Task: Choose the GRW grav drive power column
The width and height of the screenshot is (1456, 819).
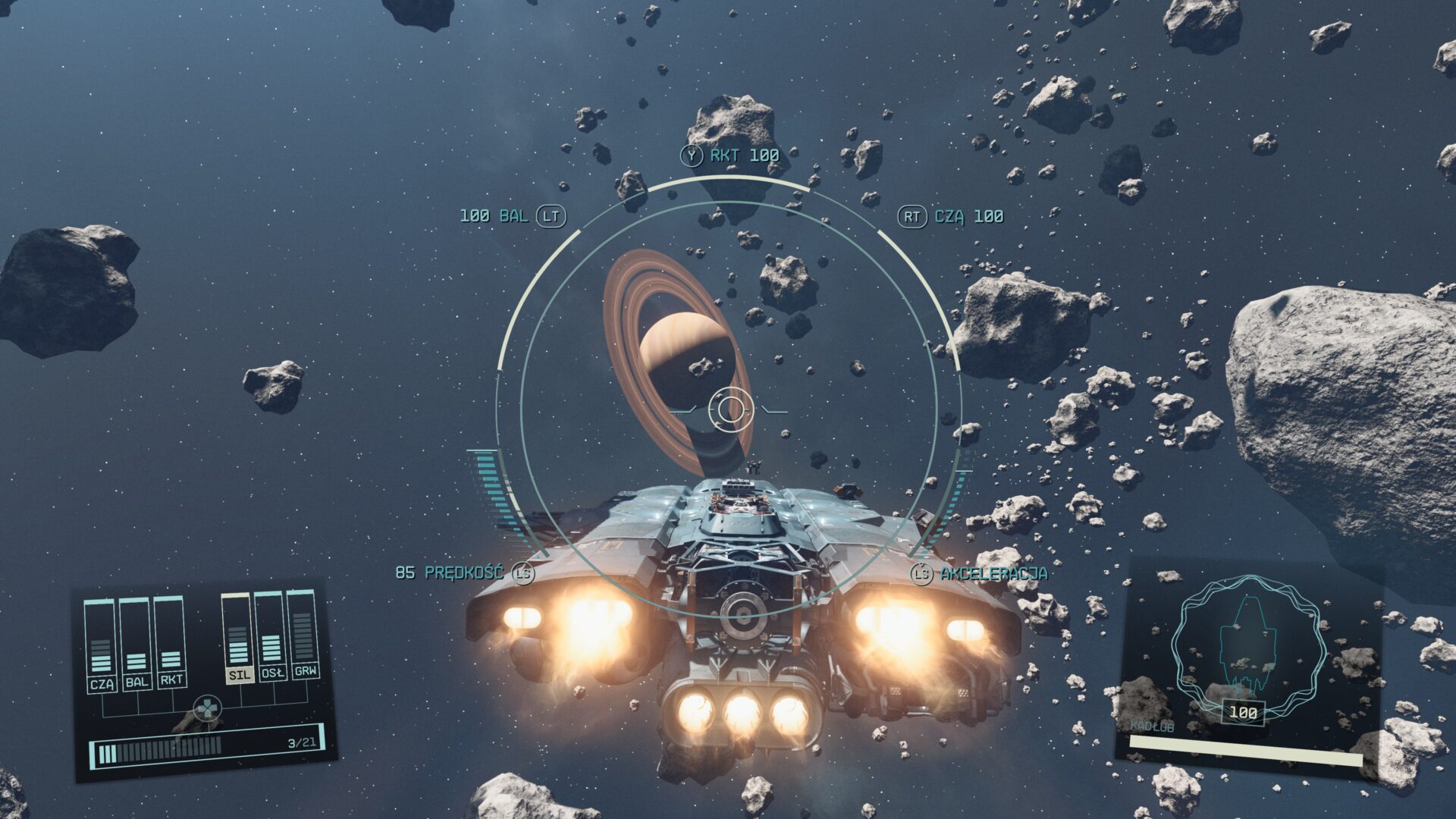Action: [x=303, y=635]
